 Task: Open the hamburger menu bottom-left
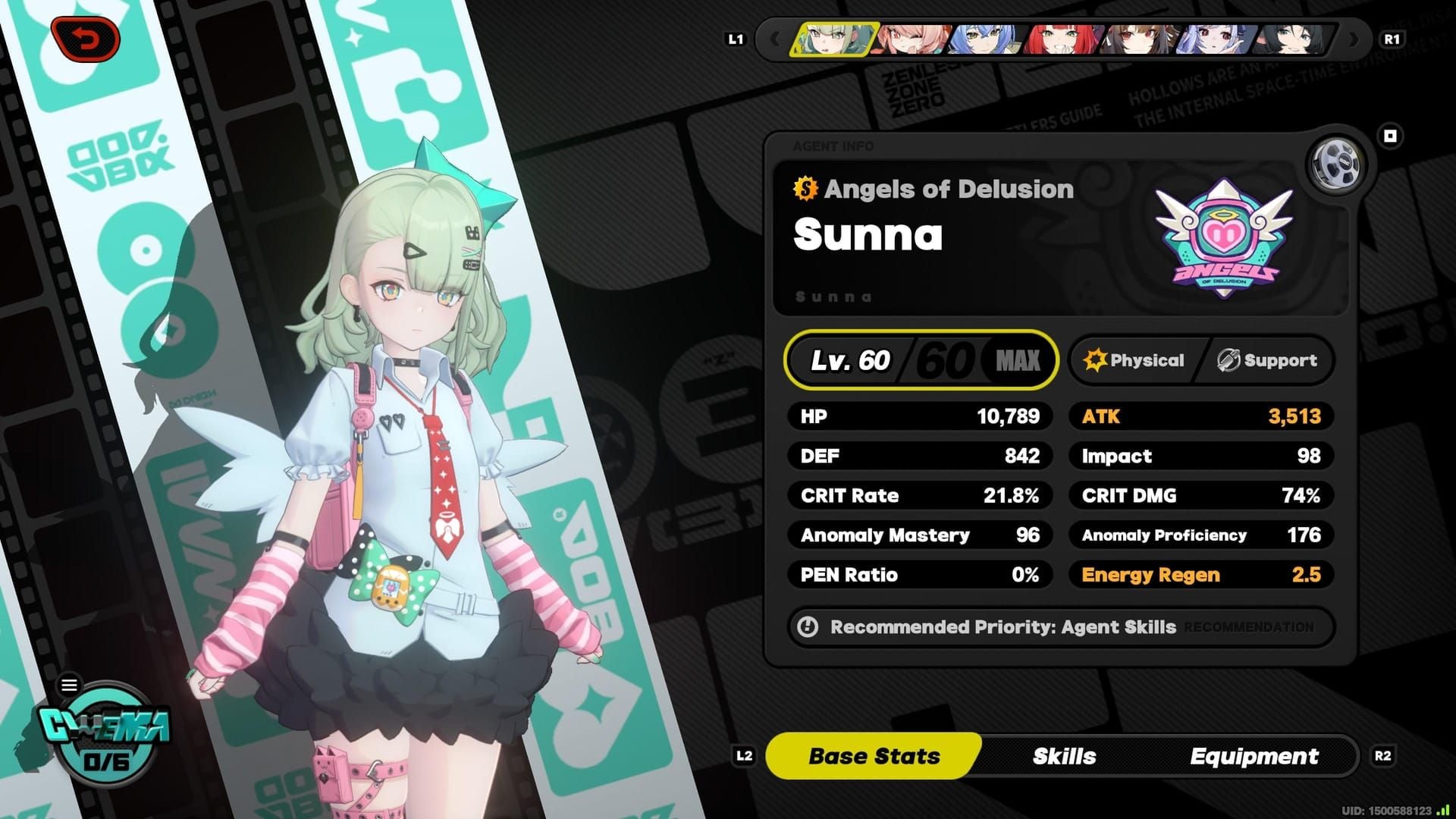70,684
